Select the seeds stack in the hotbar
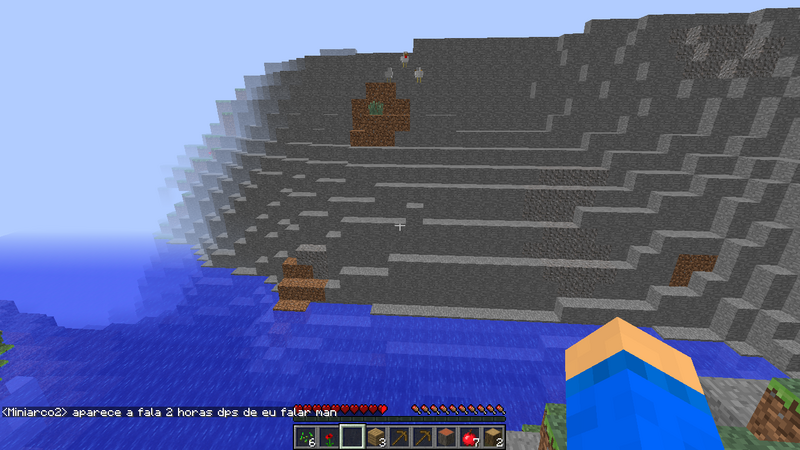 point(305,437)
